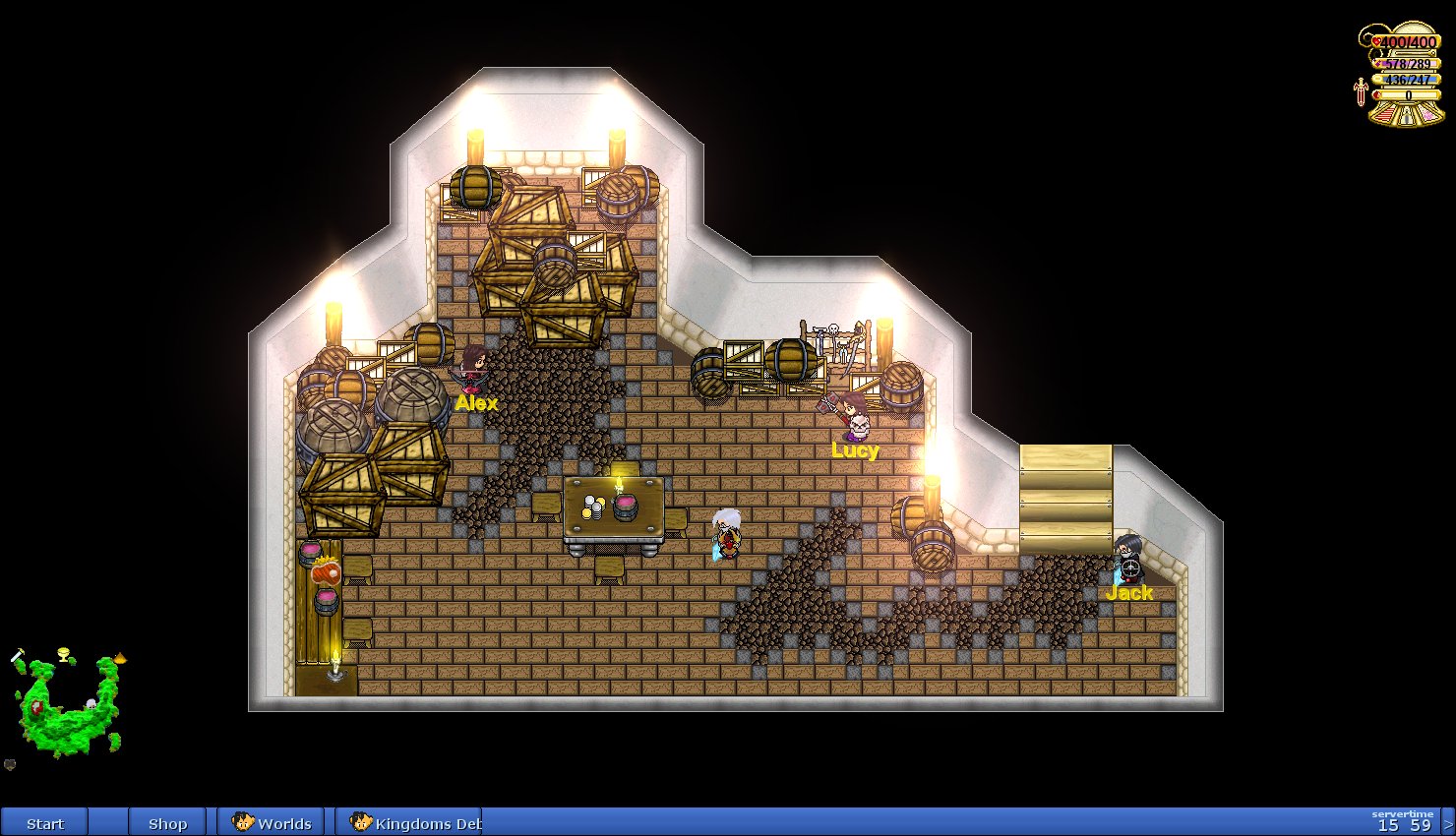Open the Shop from the taskbar
Viewport: 1456px width, 836px height.
coord(167,823)
